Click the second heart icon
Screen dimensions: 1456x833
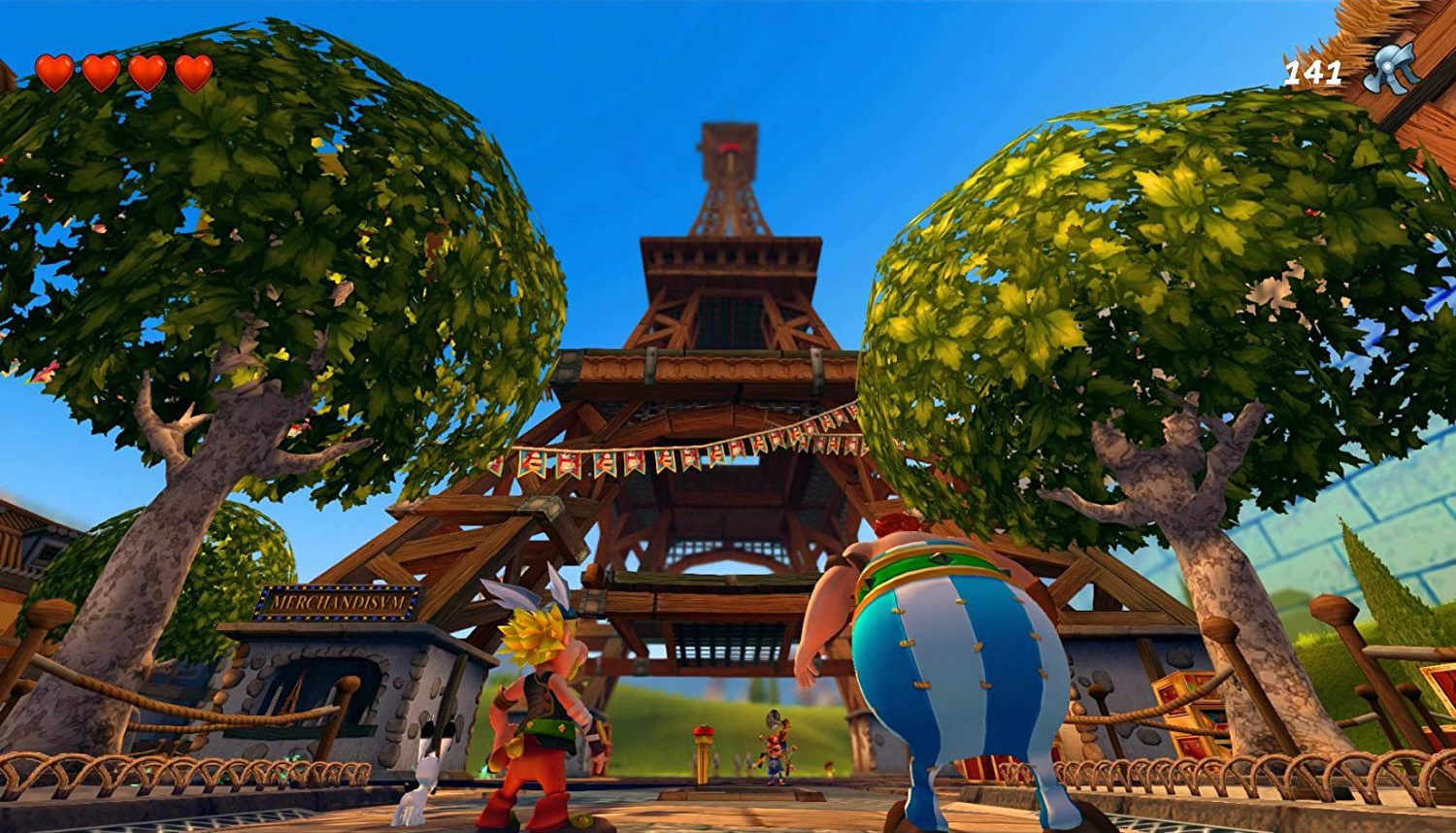click(x=103, y=70)
